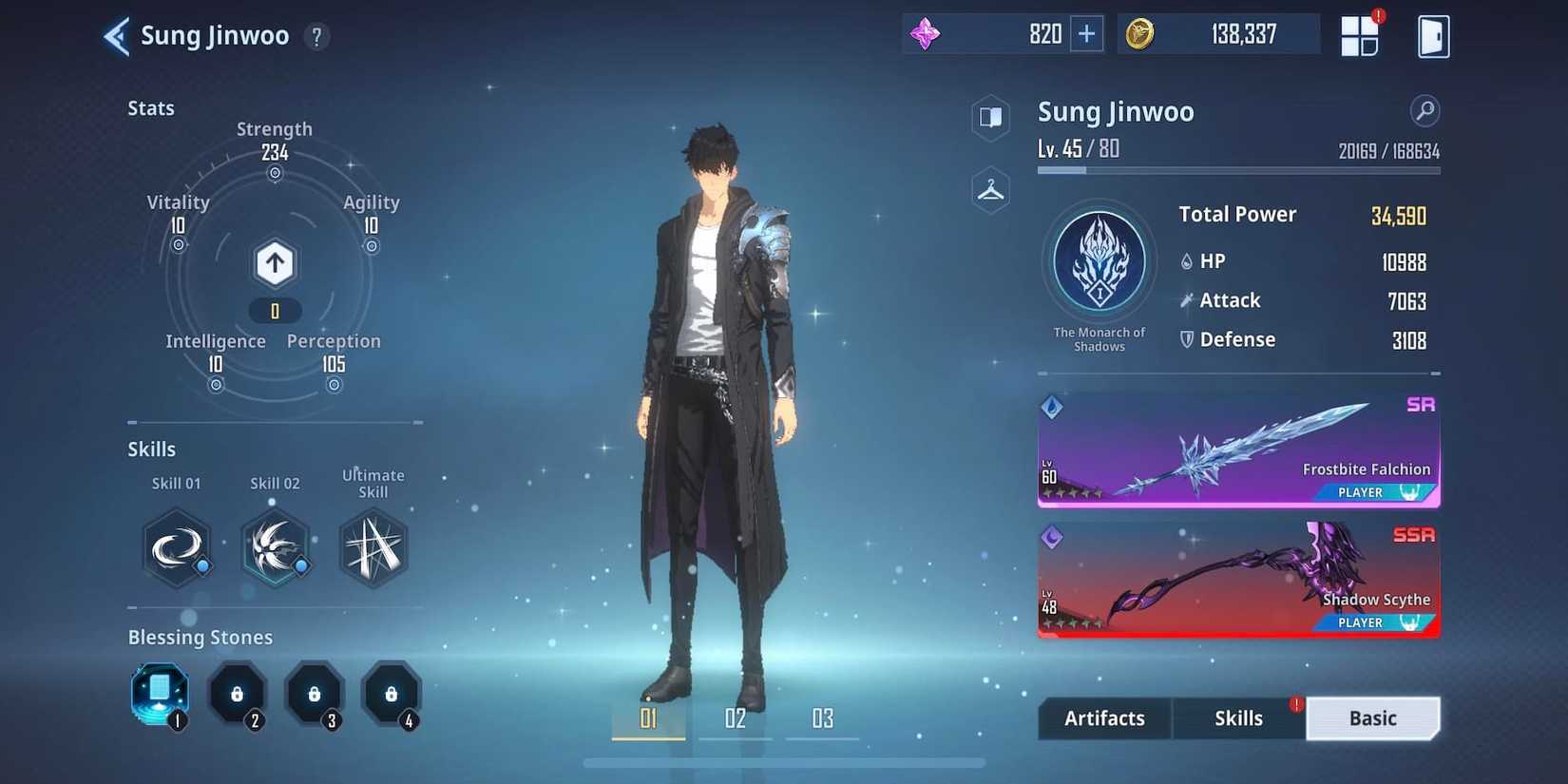Click the exit door icon top right
1568x784 pixels.
(x=1433, y=35)
